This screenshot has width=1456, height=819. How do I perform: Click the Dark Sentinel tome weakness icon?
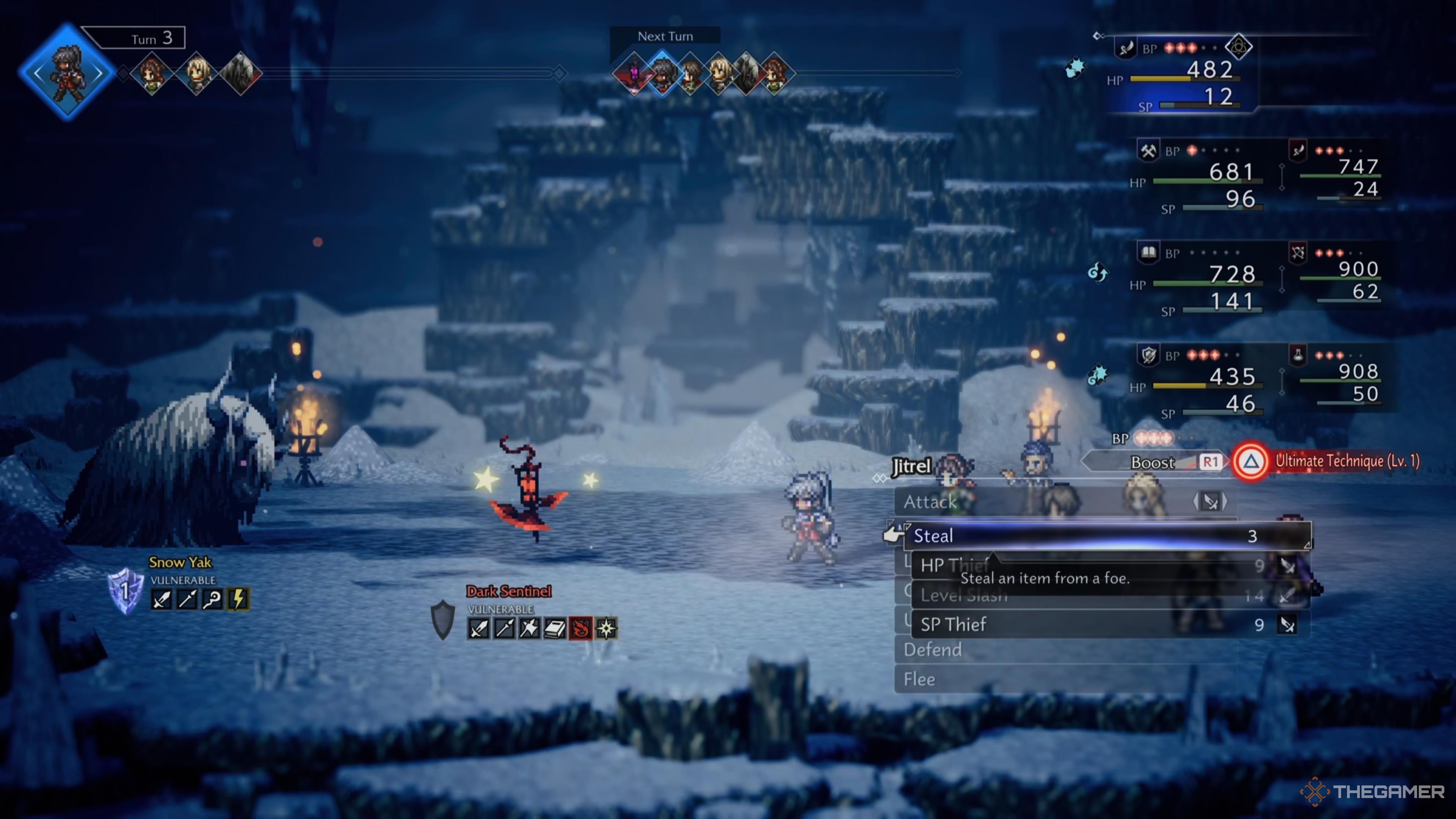[554, 628]
